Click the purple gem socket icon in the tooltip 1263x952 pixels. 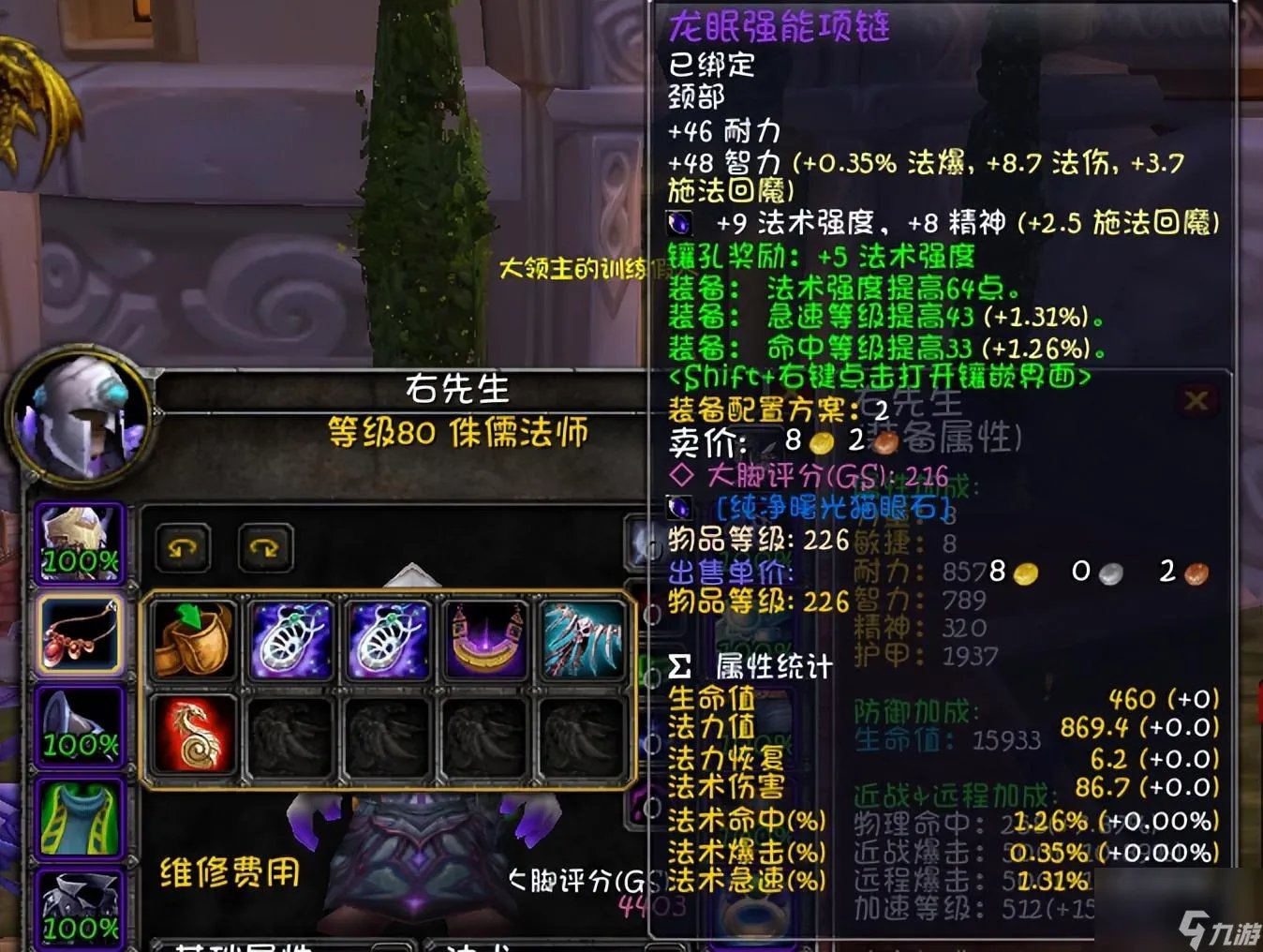click(x=677, y=224)
